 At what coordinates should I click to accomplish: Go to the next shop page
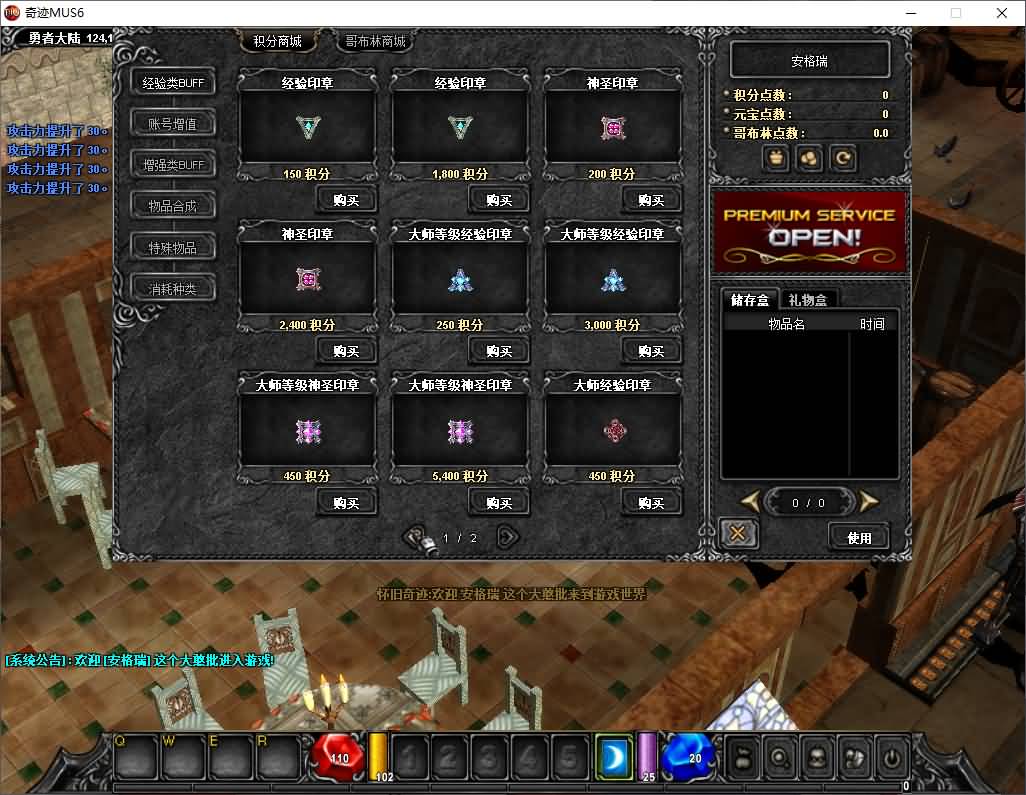508,537
